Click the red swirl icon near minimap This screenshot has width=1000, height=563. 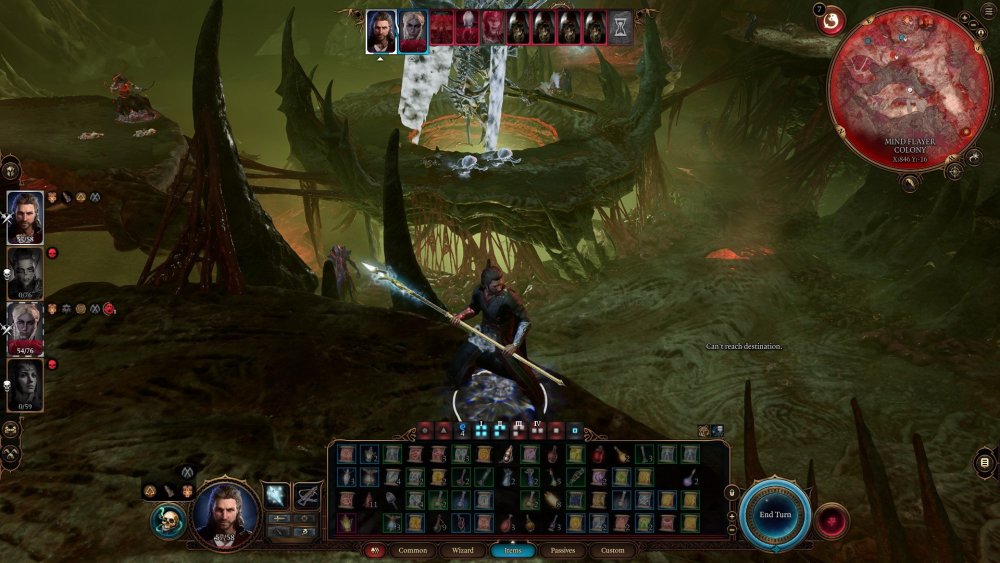click(831, 20)
